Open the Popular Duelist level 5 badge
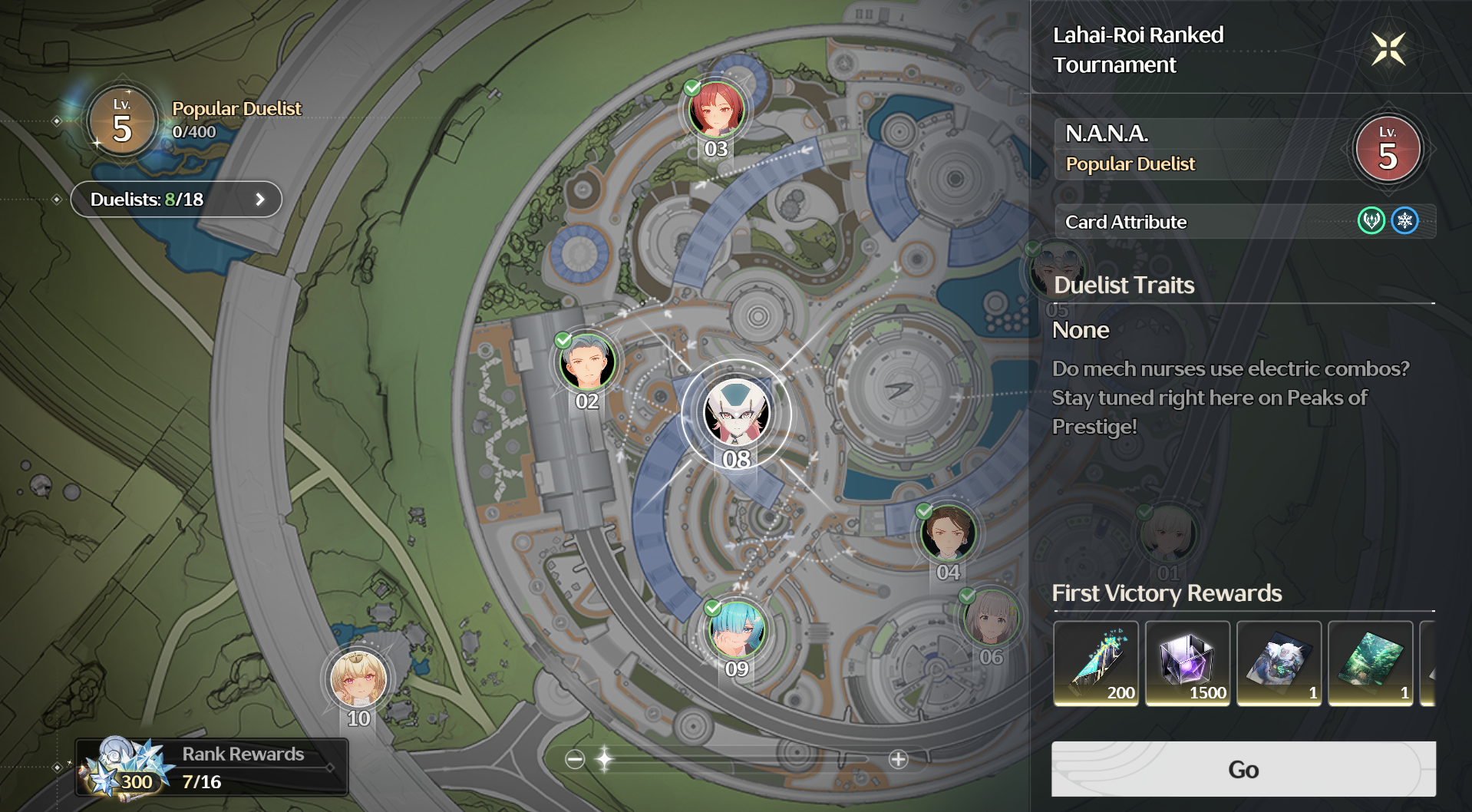The height and width of the screenshot is (812, 1472). 122,121
